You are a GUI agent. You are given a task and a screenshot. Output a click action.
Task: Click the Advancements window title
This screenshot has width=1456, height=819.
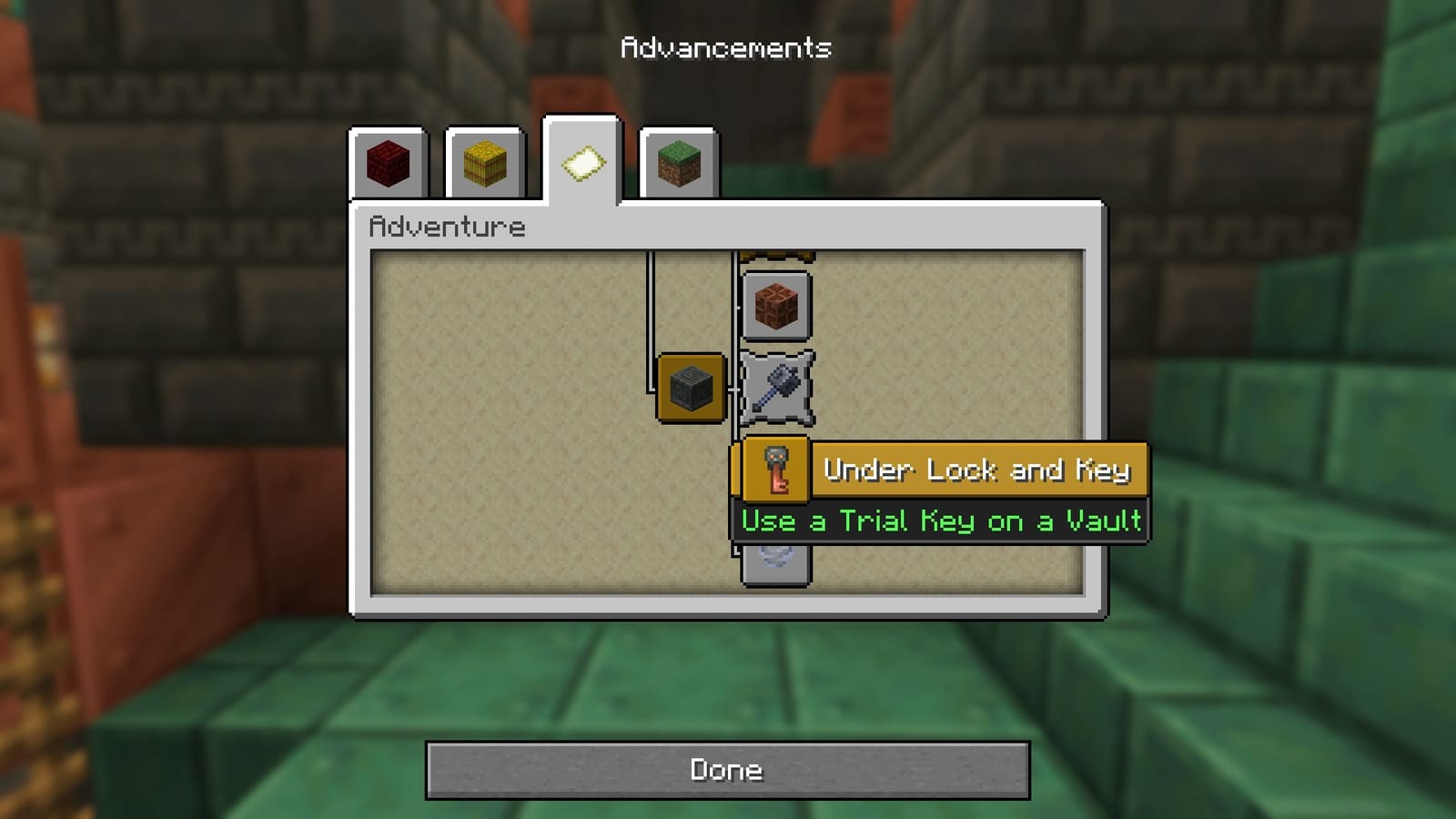(727, 47)
